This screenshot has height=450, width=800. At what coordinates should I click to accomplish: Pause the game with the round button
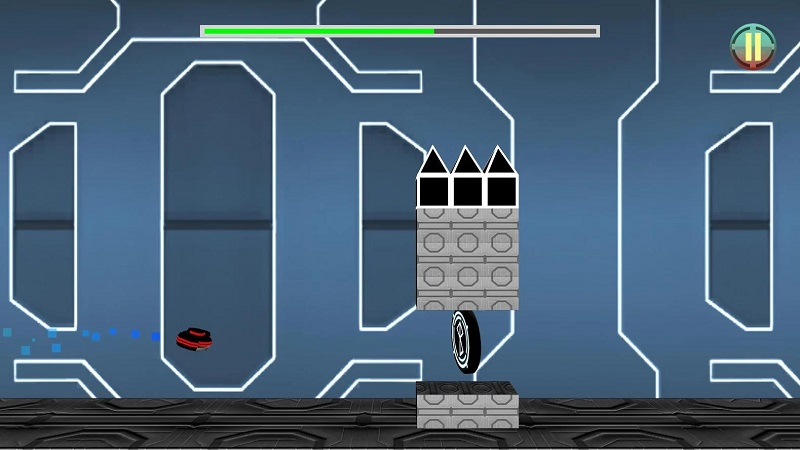point(752,46)
